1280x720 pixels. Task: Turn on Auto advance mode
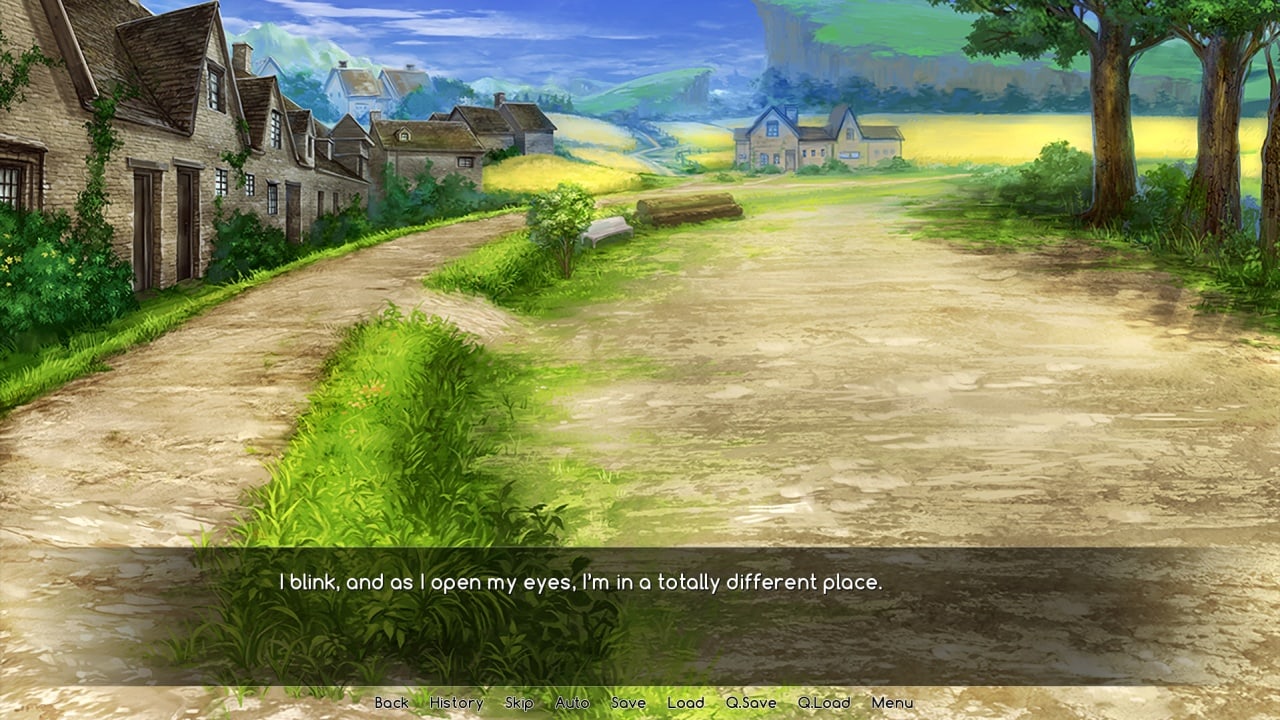click(572, 703)
